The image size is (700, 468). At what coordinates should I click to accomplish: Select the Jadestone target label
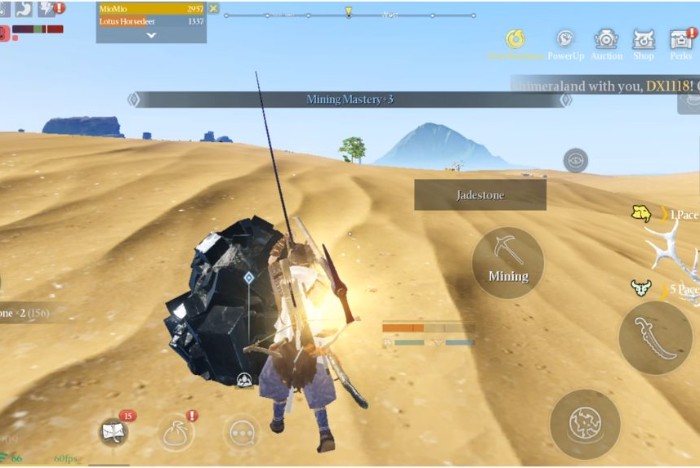[x=480, y=195]
